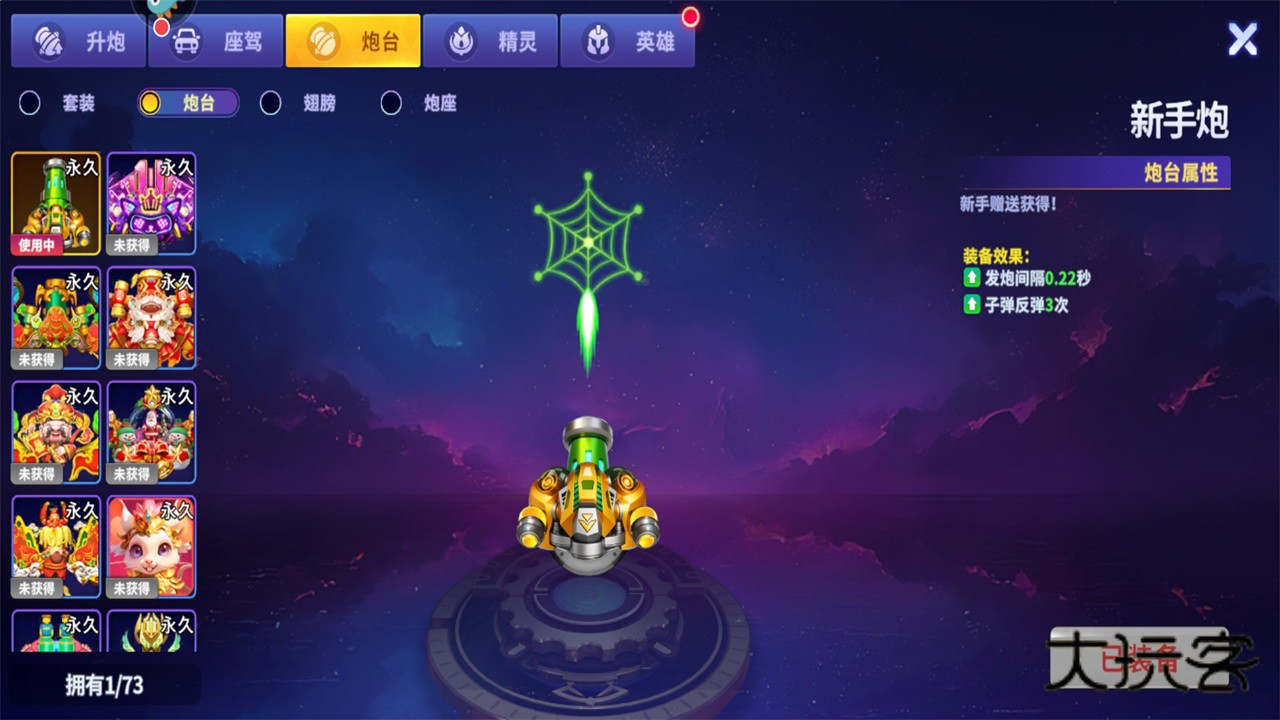Select the equipped 新手炮 marked 使用中
The width and height of the screenshot is (1280, 720).
click(55, 203)
